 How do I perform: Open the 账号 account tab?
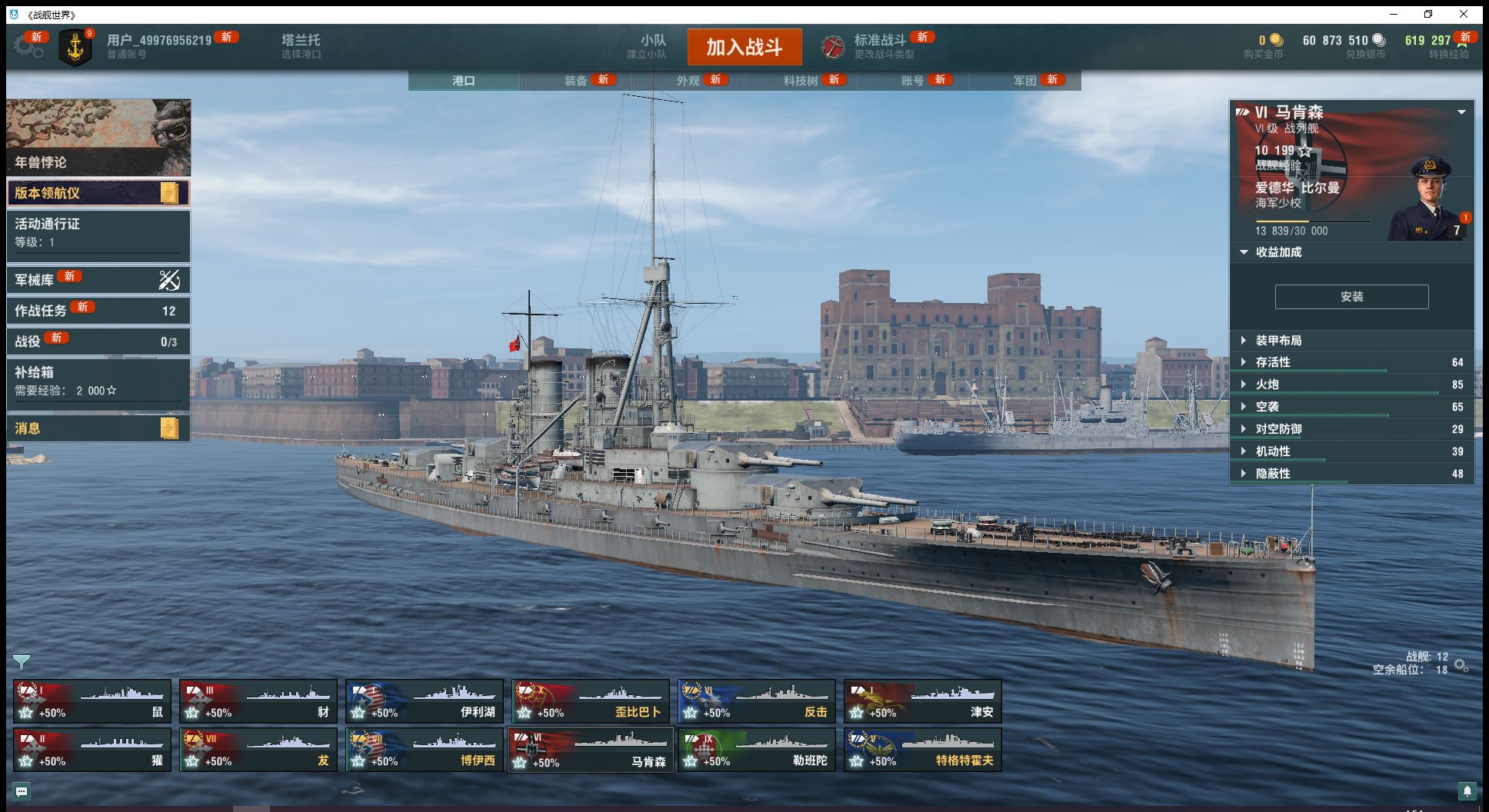pyautogui.click(x=913, y=81)
